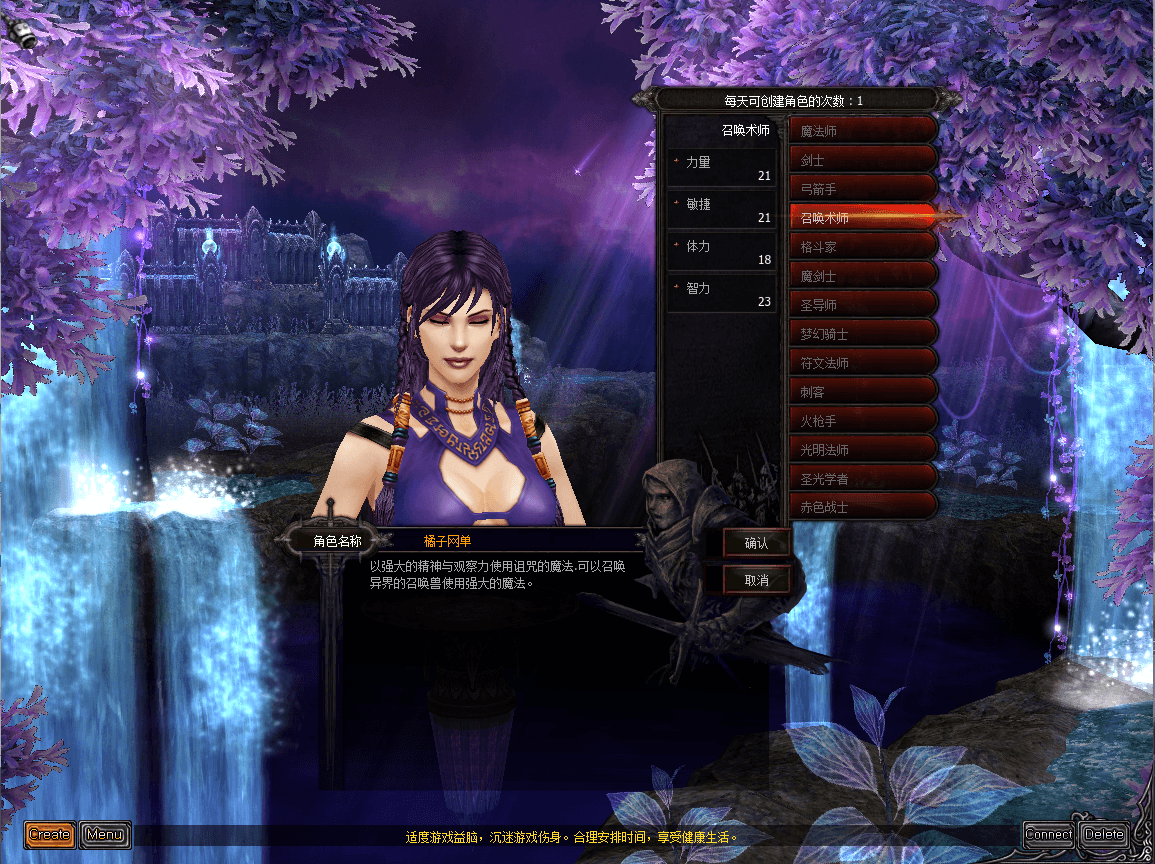Choose the 光明法师 class
The width and height of the screenshot is (1155, 864).
tap(862, 449)
